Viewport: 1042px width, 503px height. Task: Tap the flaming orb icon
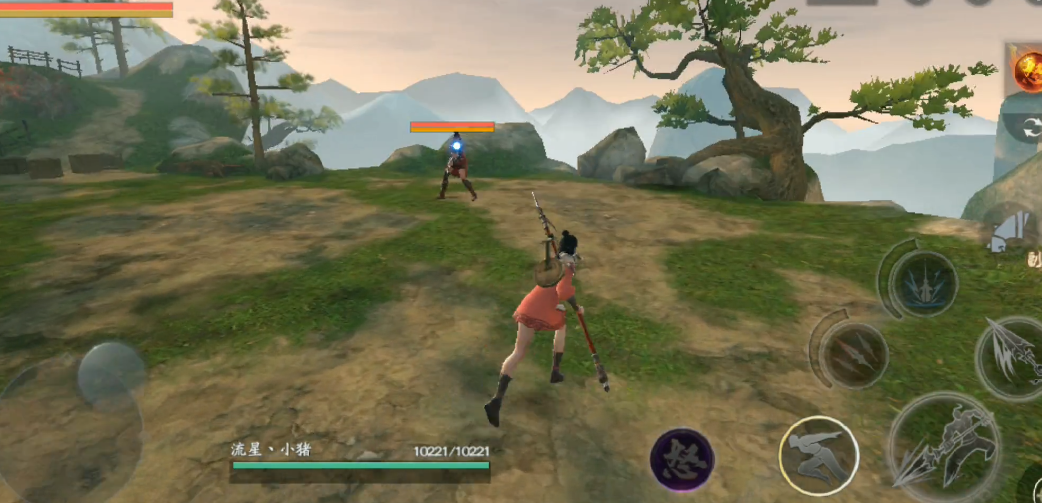coord(1027,70)
